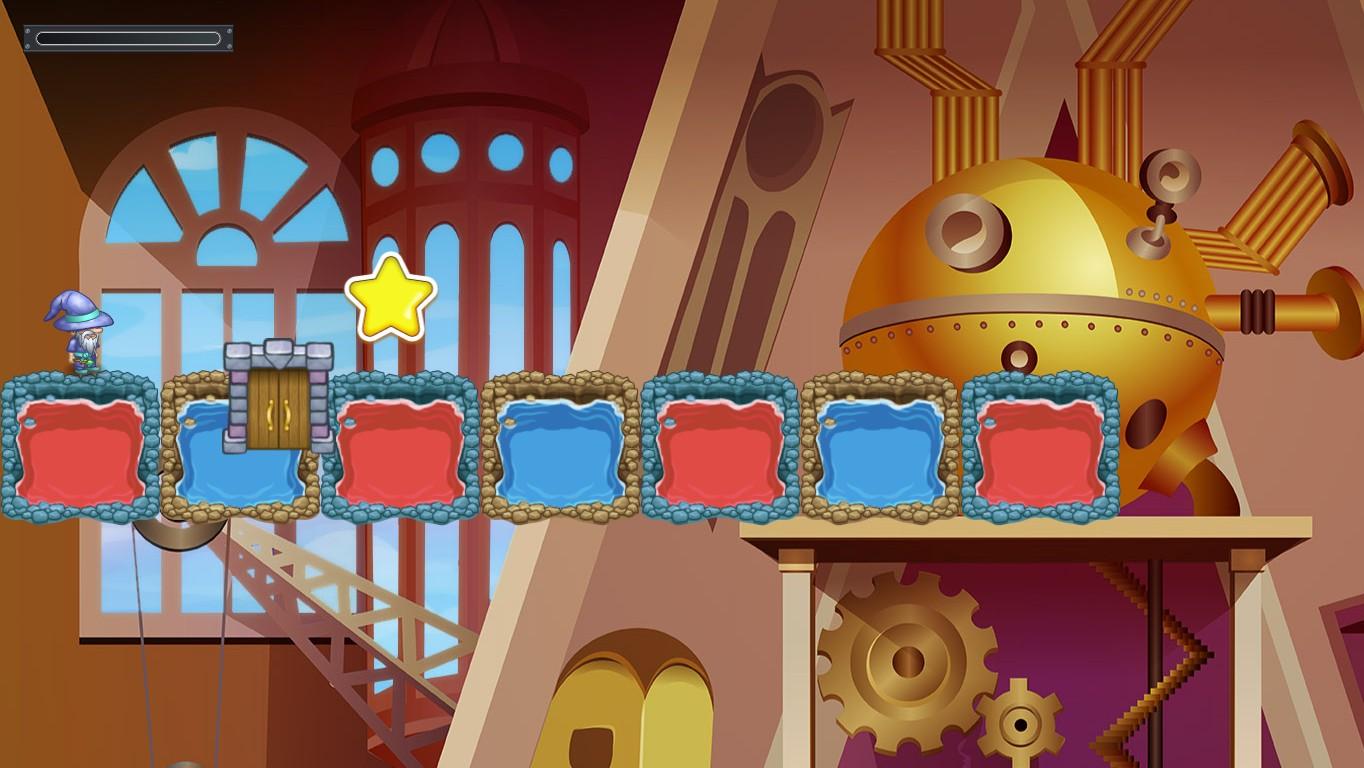Select the wizard character on the left platform

coord(85,335)
